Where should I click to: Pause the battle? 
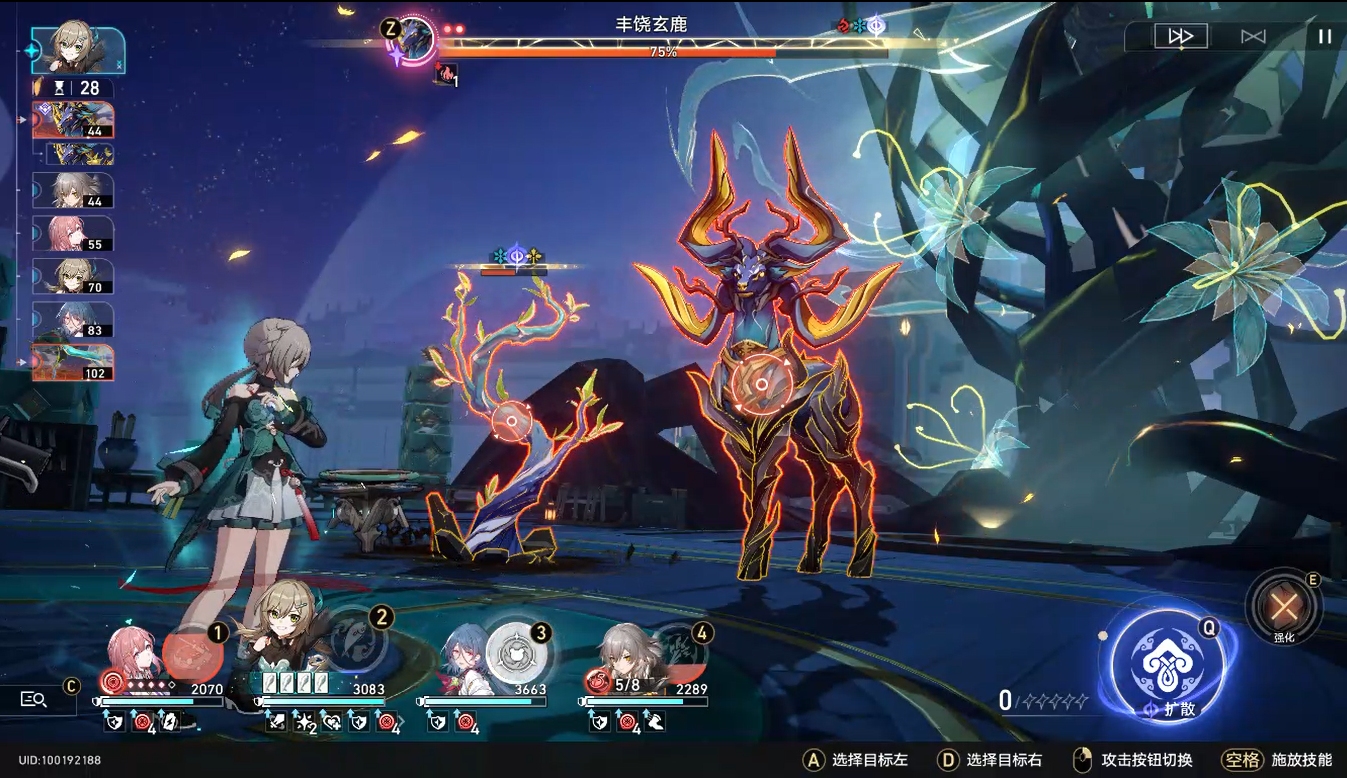(1324, 37)
